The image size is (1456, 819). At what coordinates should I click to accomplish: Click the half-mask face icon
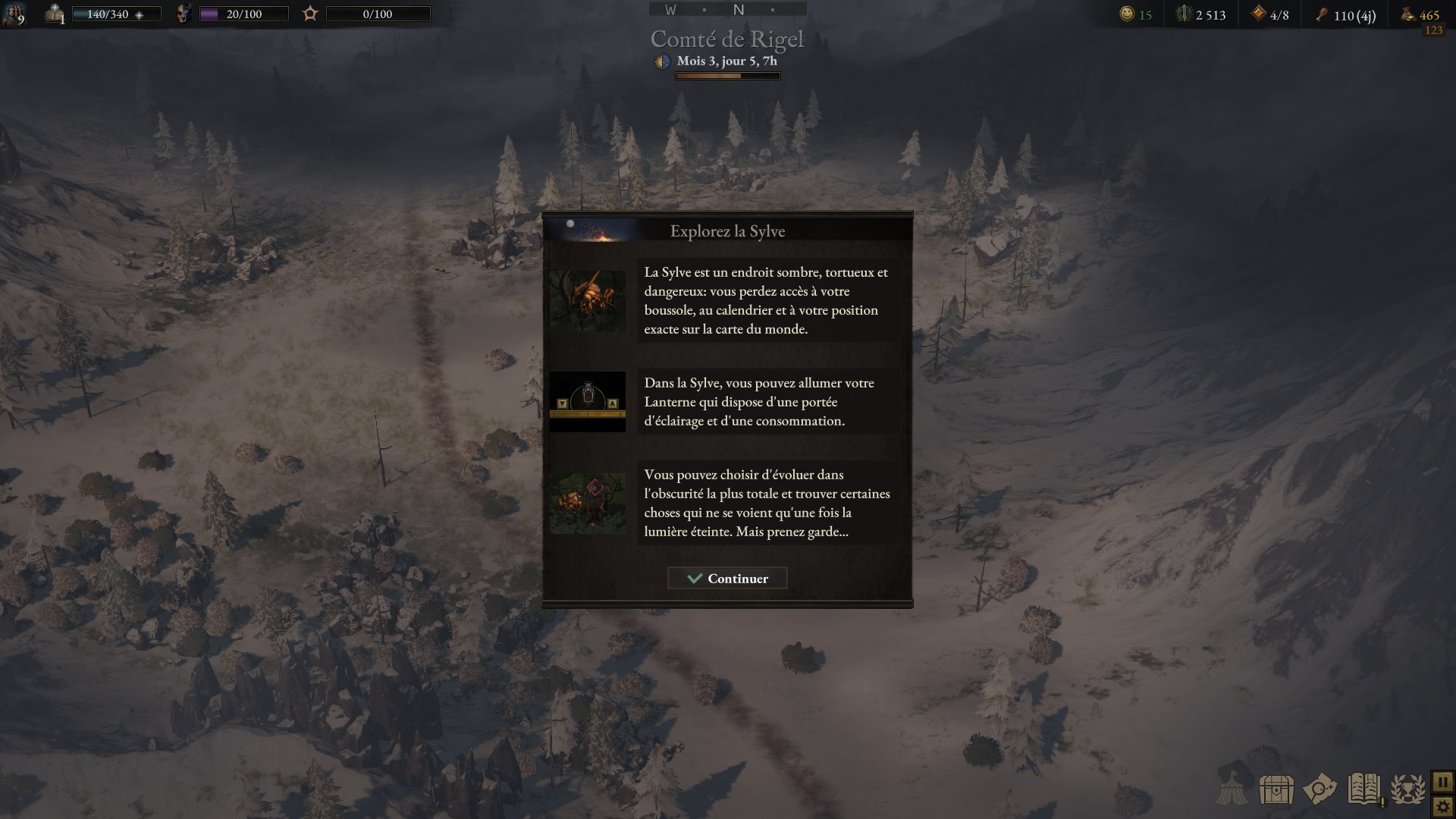click(183, 14)
